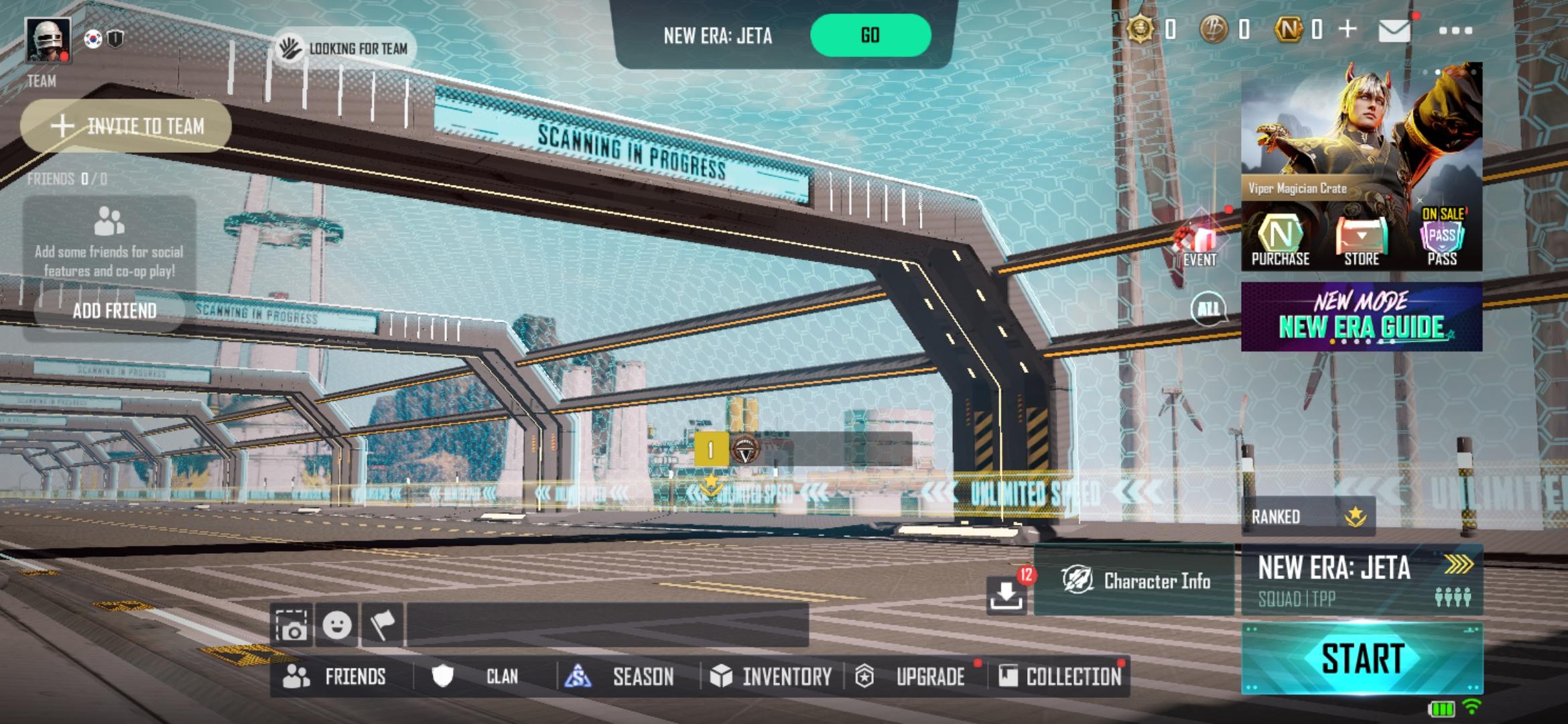Open the mail envelope icon
Image resolution: width=1568 pixels, height=724 pixels.
point(1394,31)
